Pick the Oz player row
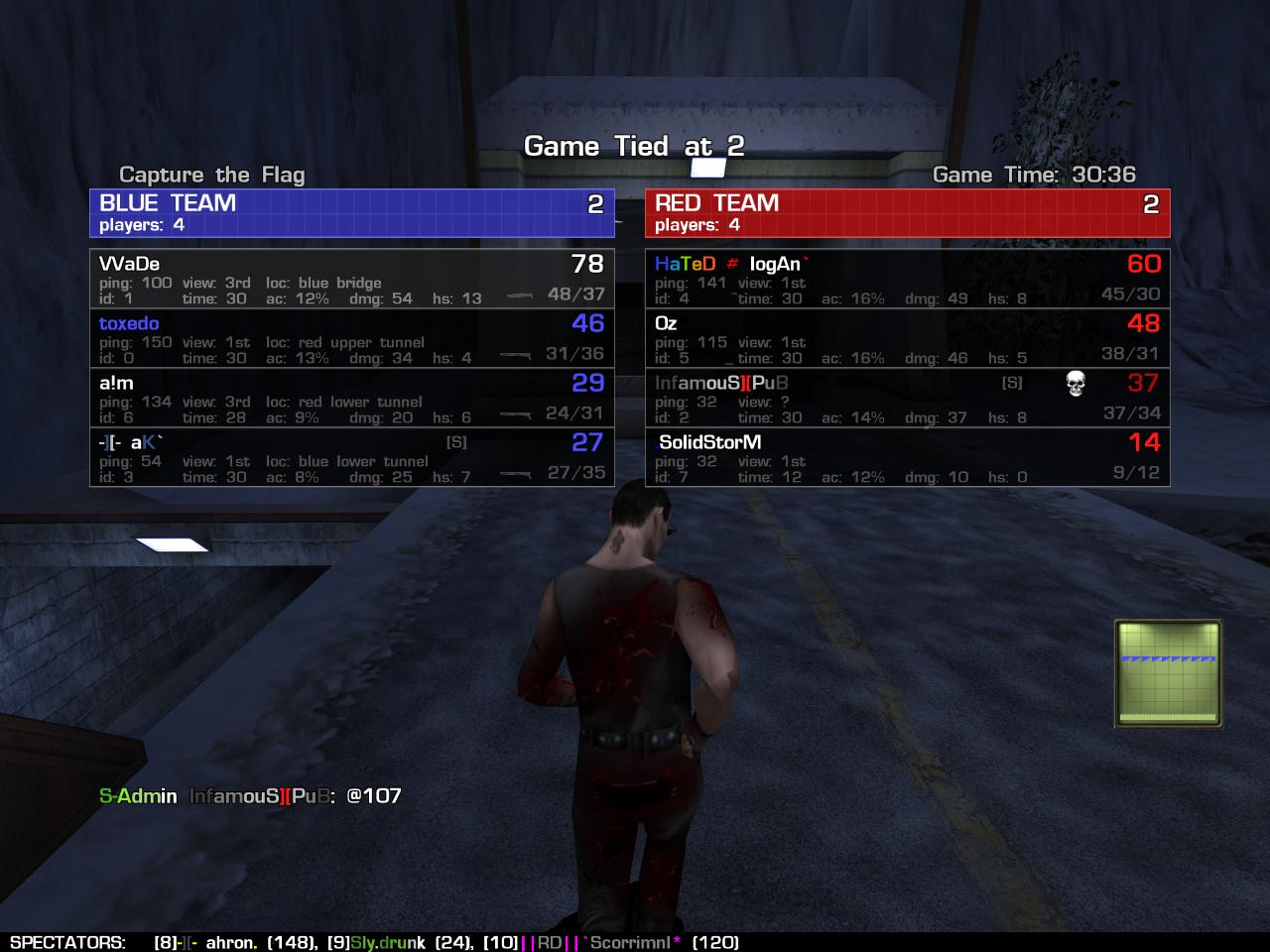The image size is (1270, 952). pos(907,338)
